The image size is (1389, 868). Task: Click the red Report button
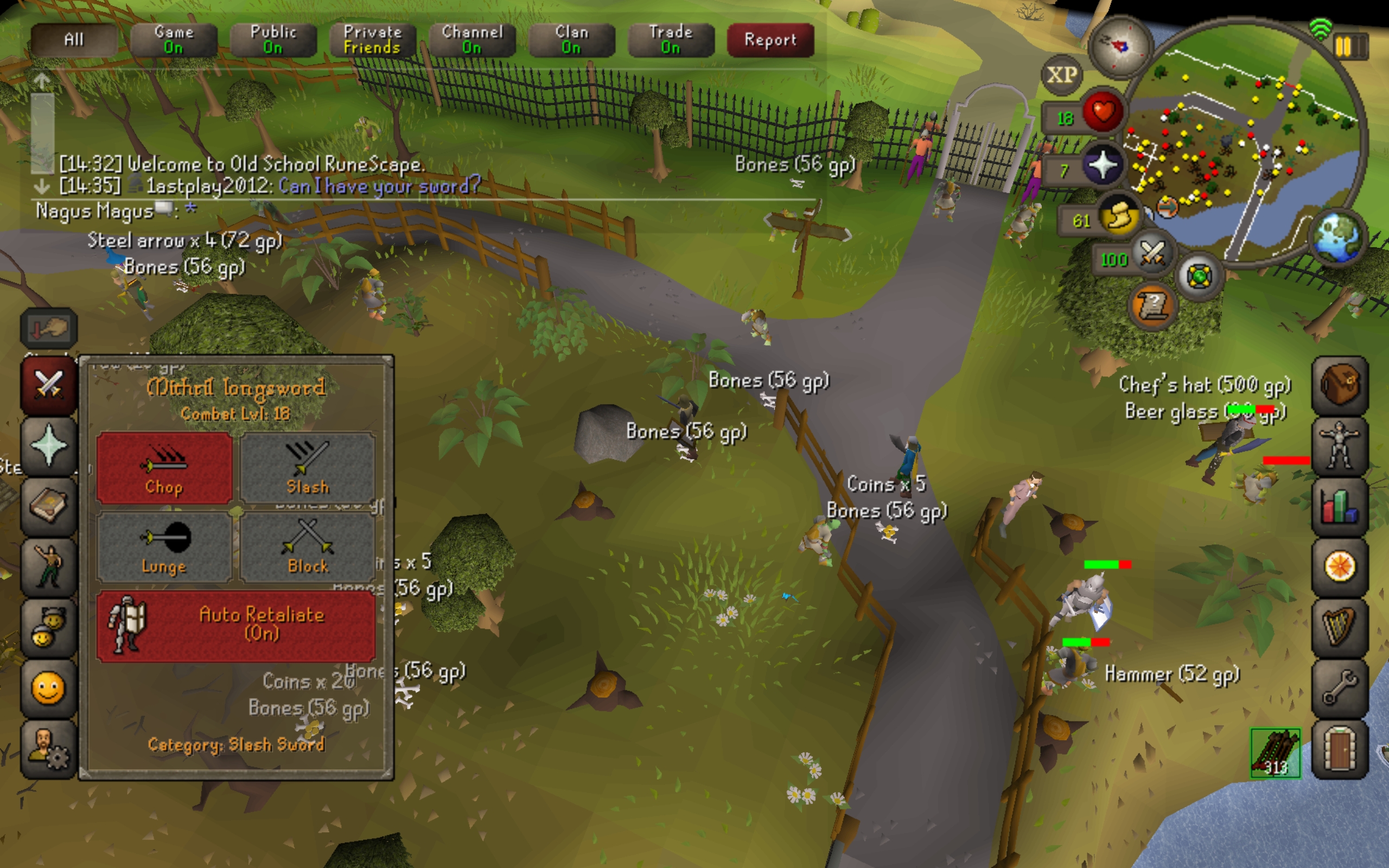pos(770,40)
